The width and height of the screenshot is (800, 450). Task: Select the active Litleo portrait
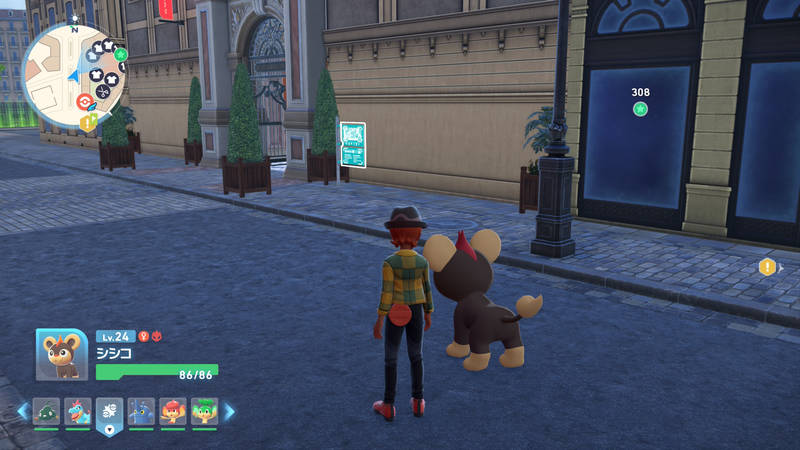62,355
